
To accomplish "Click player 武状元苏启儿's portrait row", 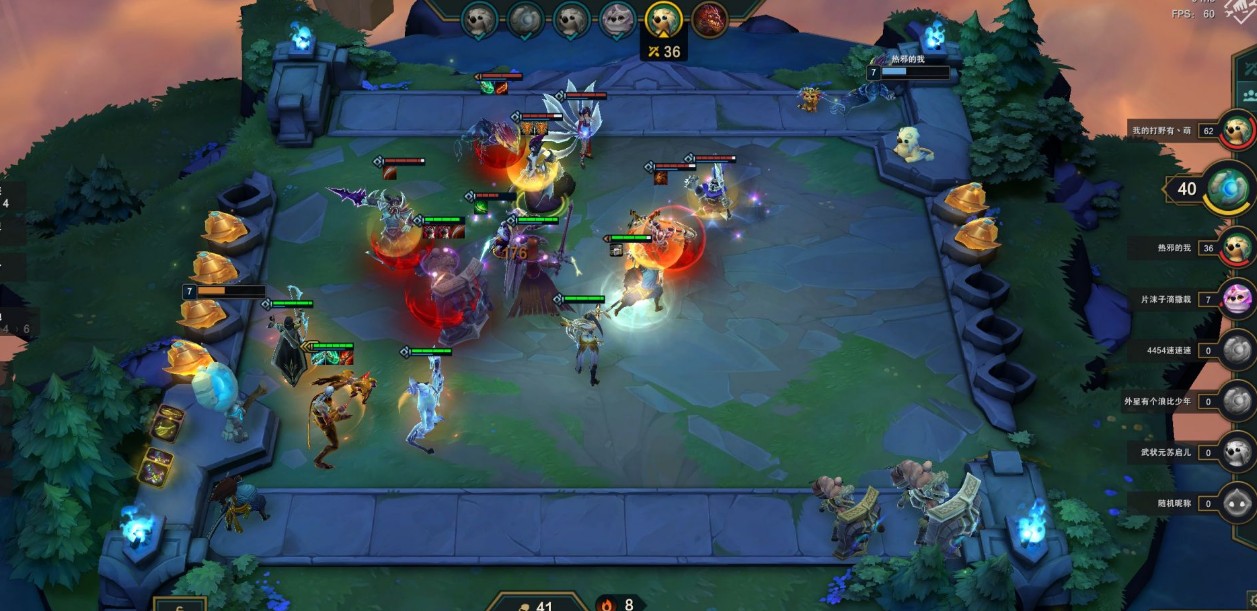I will click(1238, 452).
